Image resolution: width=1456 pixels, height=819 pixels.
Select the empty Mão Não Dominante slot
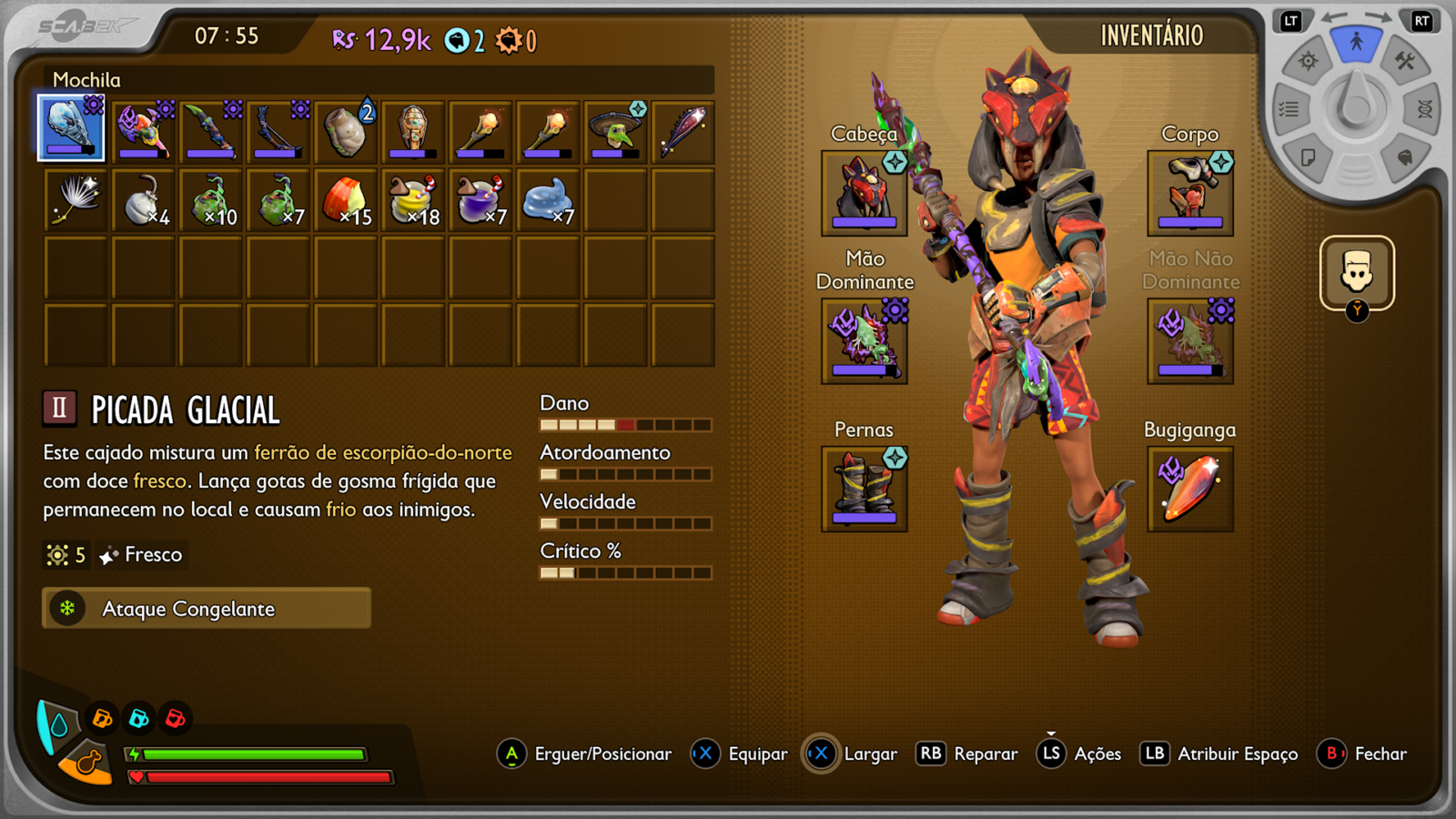[x=1190, y=341]
